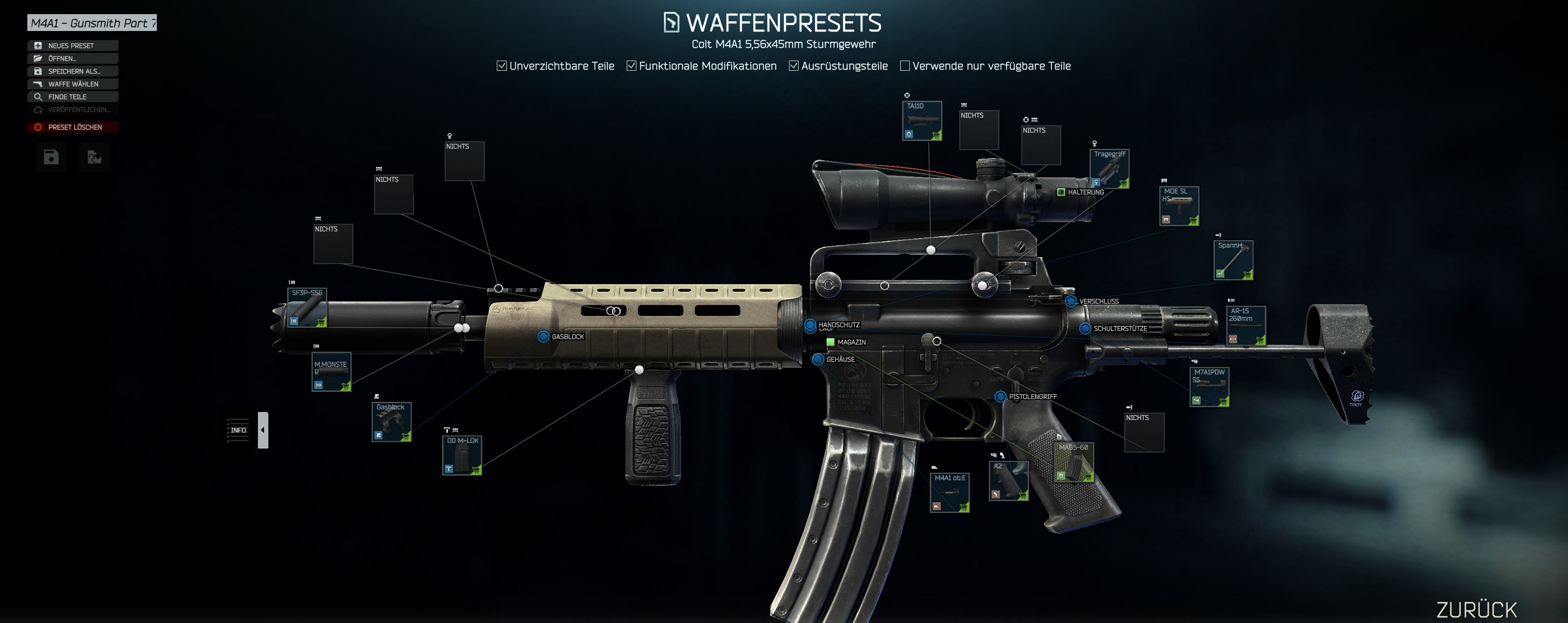Open the Finde Teile search option
Image resolution: width=1568 pixels, height=623 pixels.
click(x=72, y=97)
